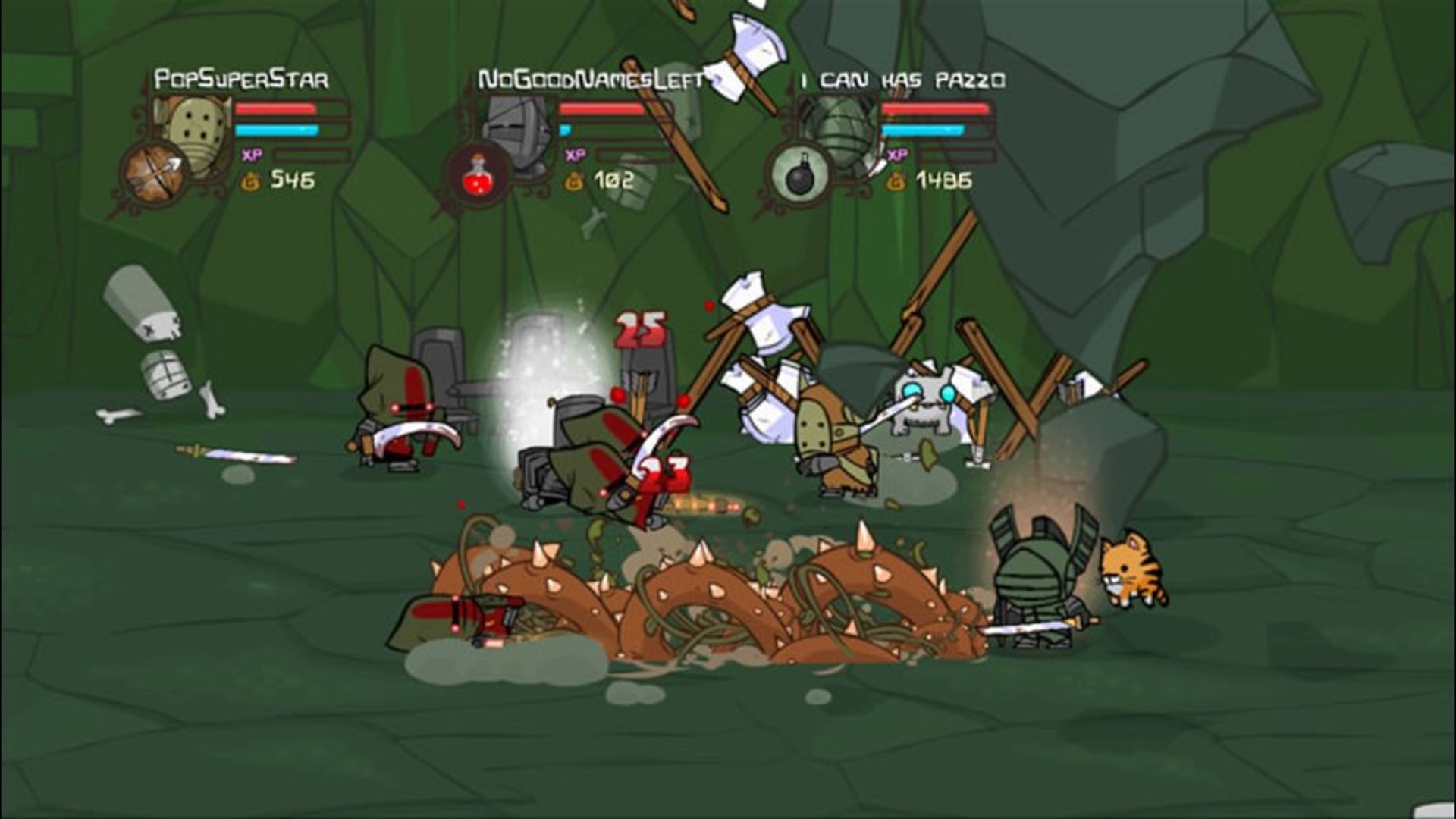The width and height of the screenshot is (1456, 819).
Task: Toggle the XP marker under I CAN HAS PAZZO
Action: [x=897, y=153]
